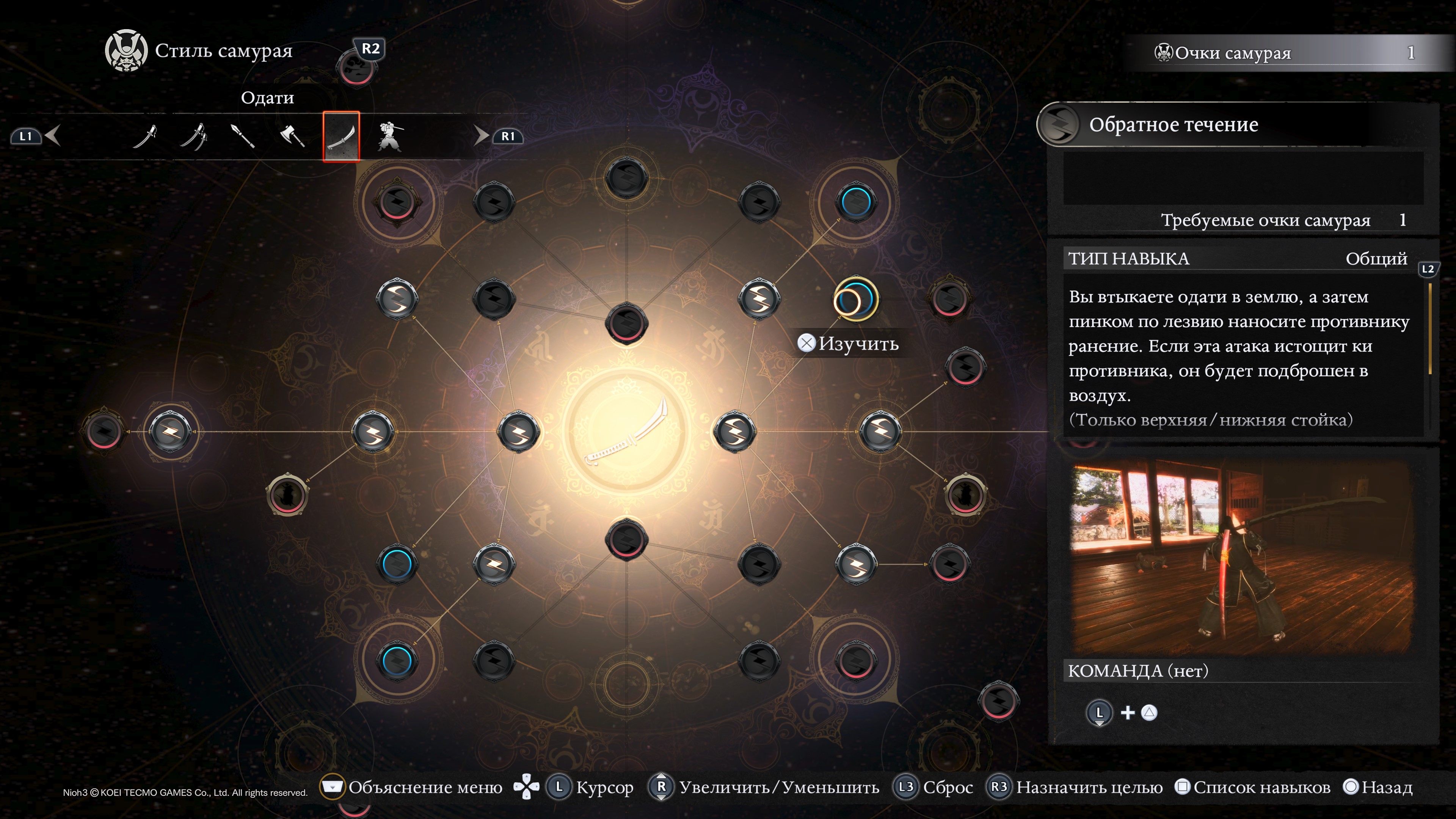View the skill preview thumbnail
Screen dimensions: 1456x819
pos(1243,558)
